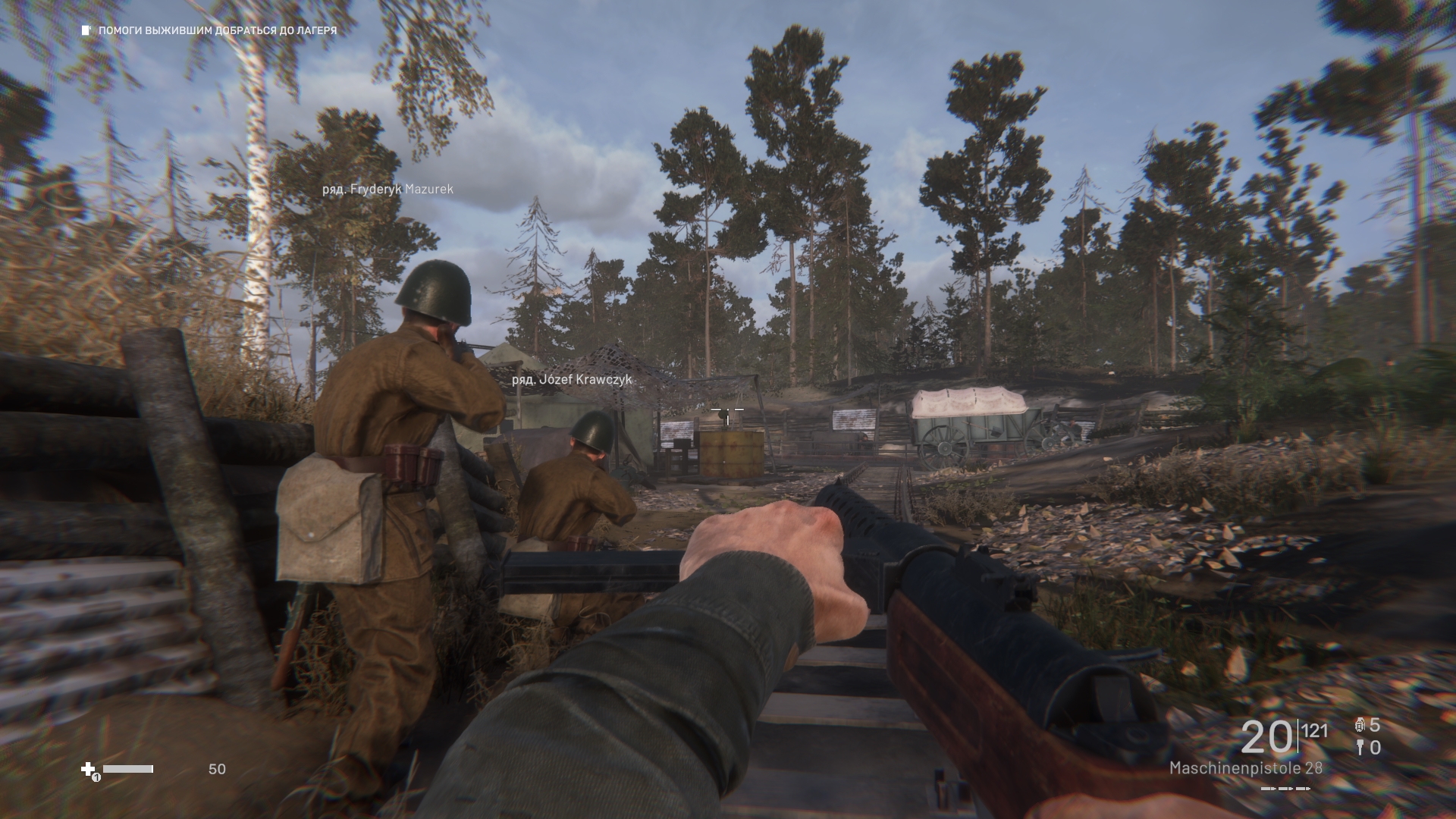Click the Maschinenpistole 28 weapon label
This screenshot has width=1456, height=819.
1245,768
